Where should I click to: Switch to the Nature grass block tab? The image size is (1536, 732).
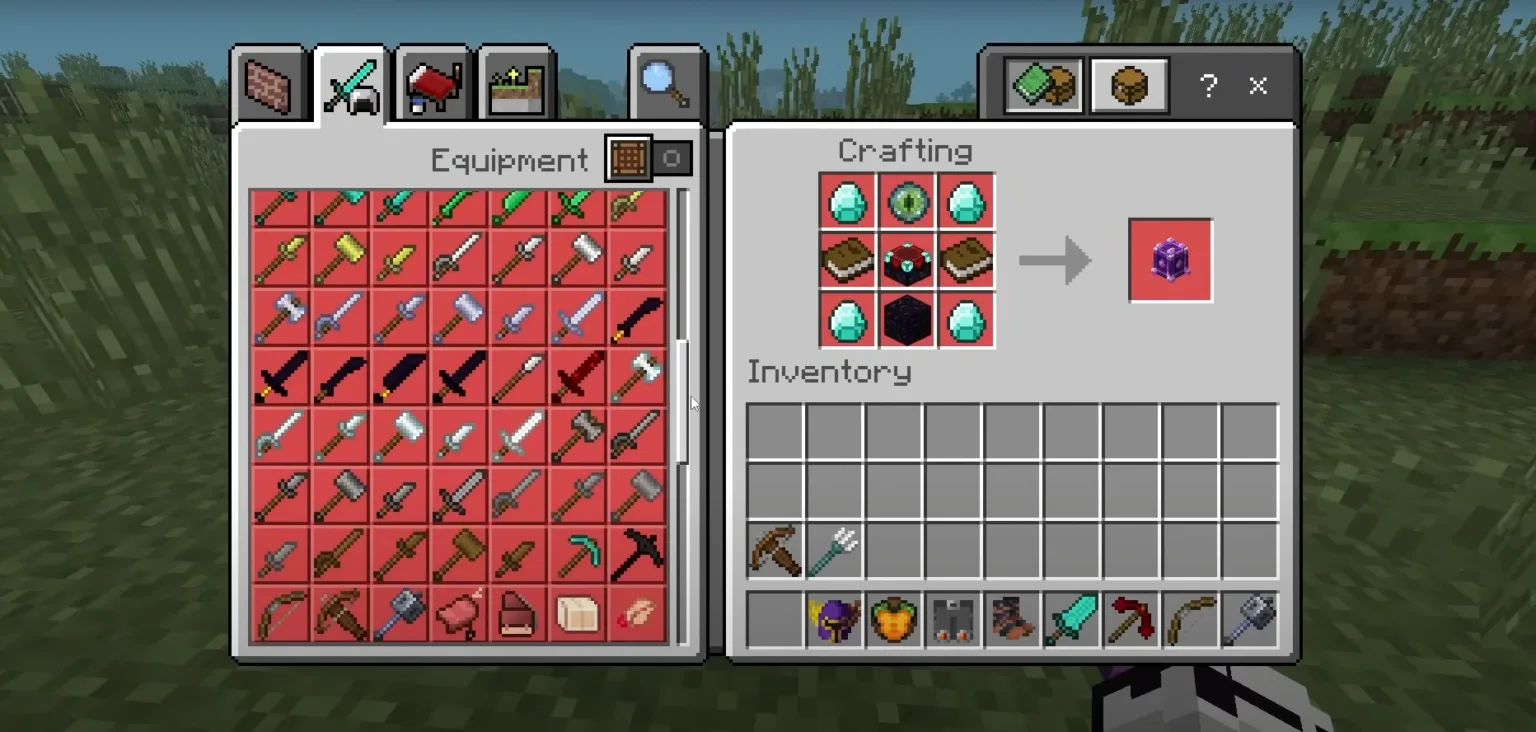516,87
